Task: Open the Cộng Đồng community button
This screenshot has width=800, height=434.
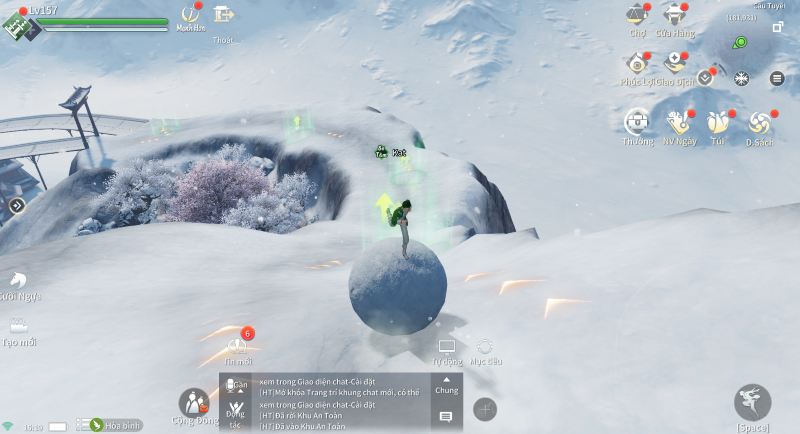Action: point(193,403)
